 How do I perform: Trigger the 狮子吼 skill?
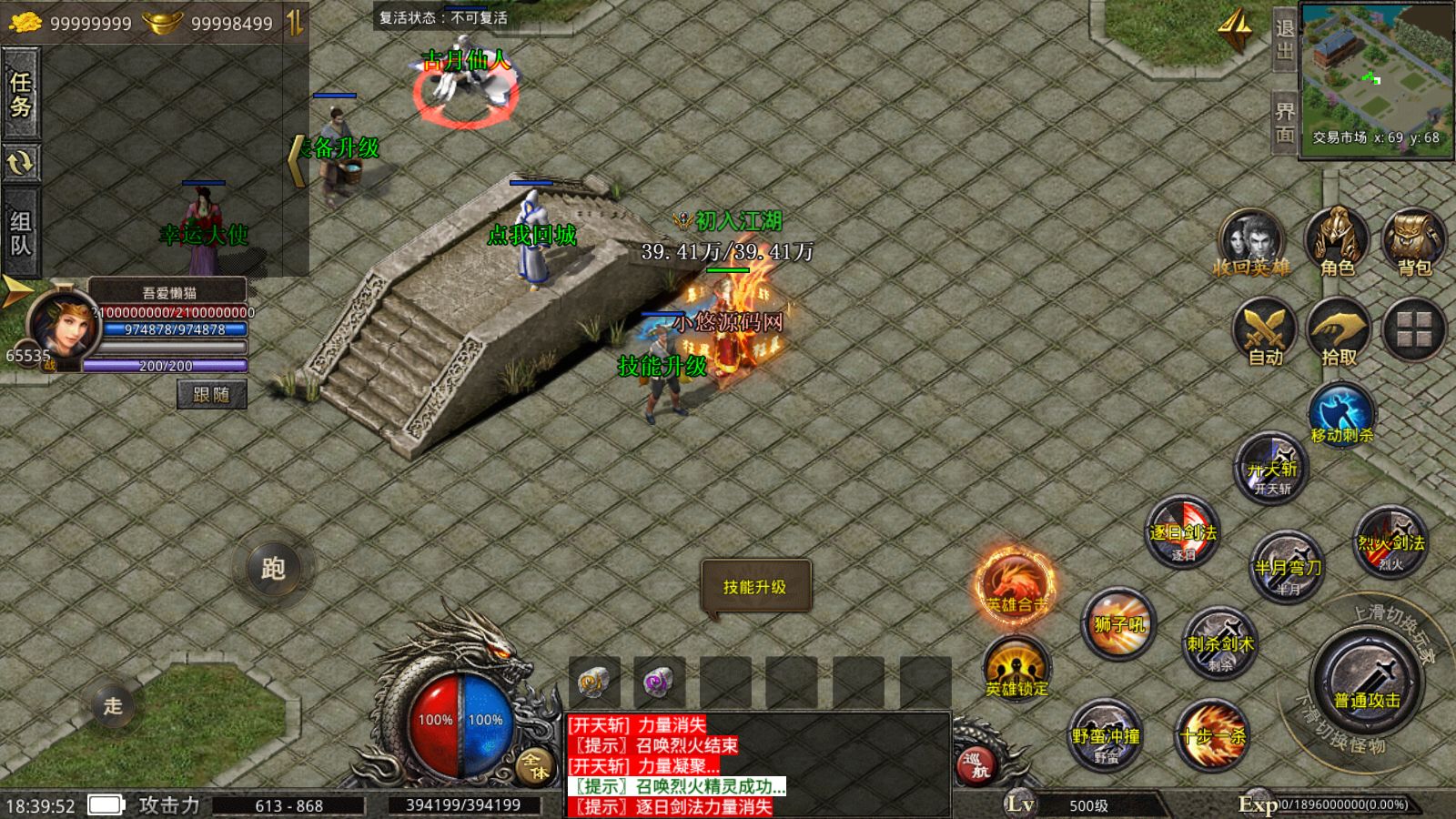pyautogui.click(x=1119, y=623)
